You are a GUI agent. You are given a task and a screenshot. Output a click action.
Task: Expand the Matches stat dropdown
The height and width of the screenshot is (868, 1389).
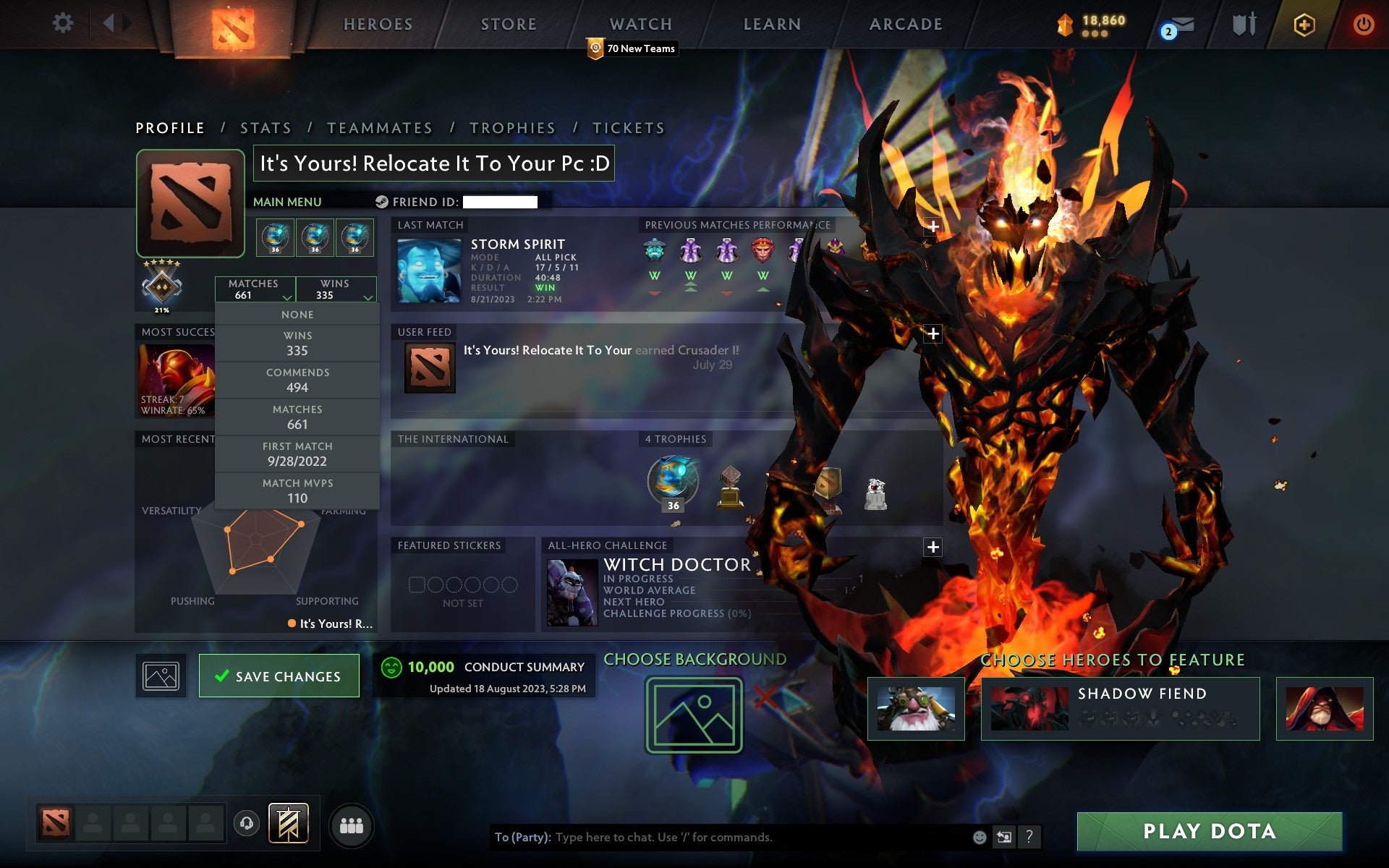click(286, 297)
